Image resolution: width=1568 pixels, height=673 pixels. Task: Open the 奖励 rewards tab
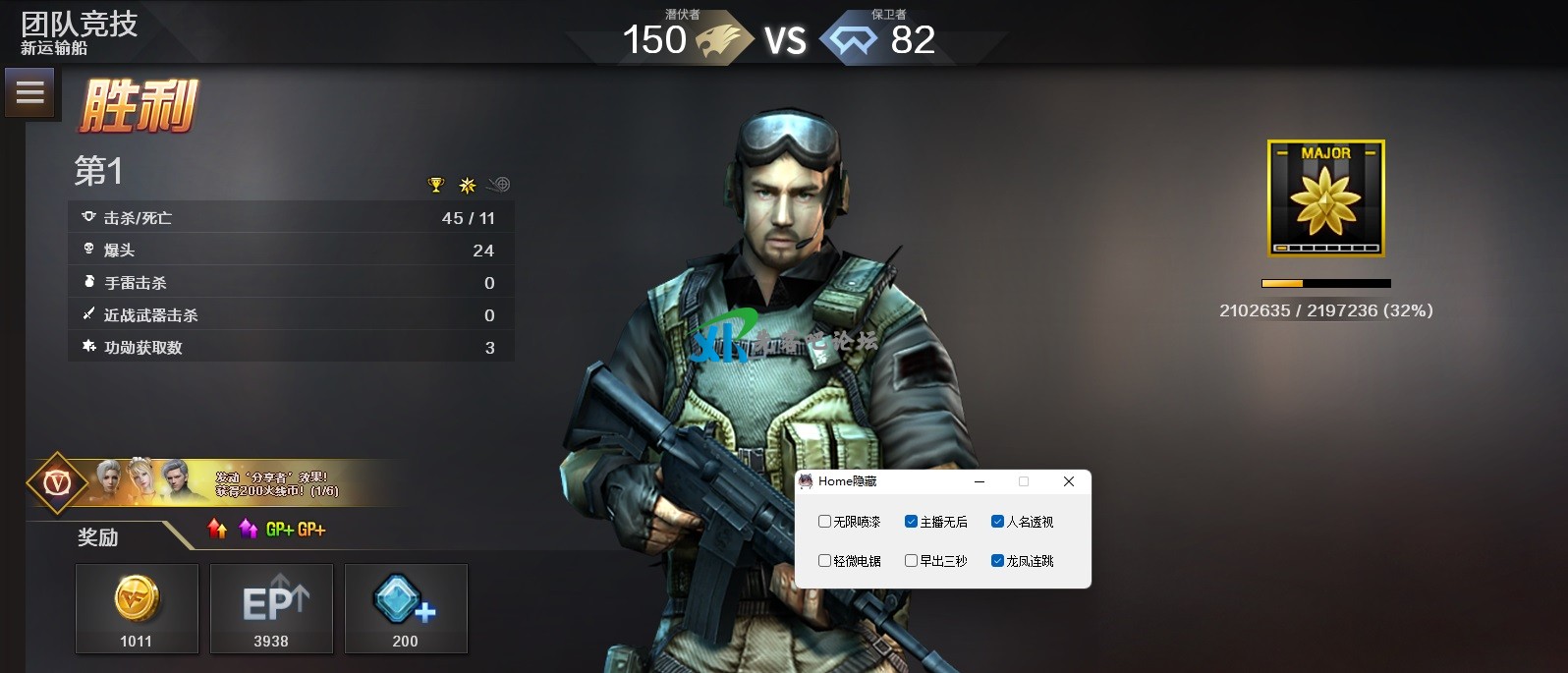98,537
